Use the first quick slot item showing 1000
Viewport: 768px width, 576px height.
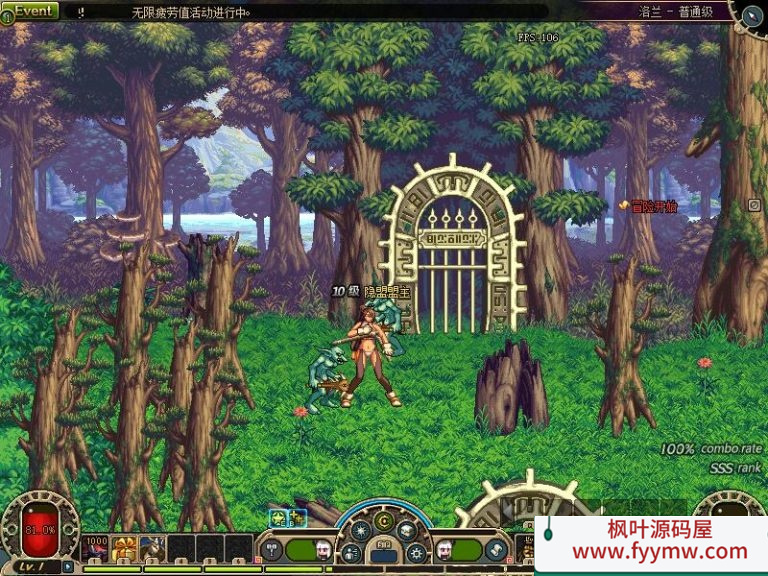pyautogui.click(x=96, y=548)
